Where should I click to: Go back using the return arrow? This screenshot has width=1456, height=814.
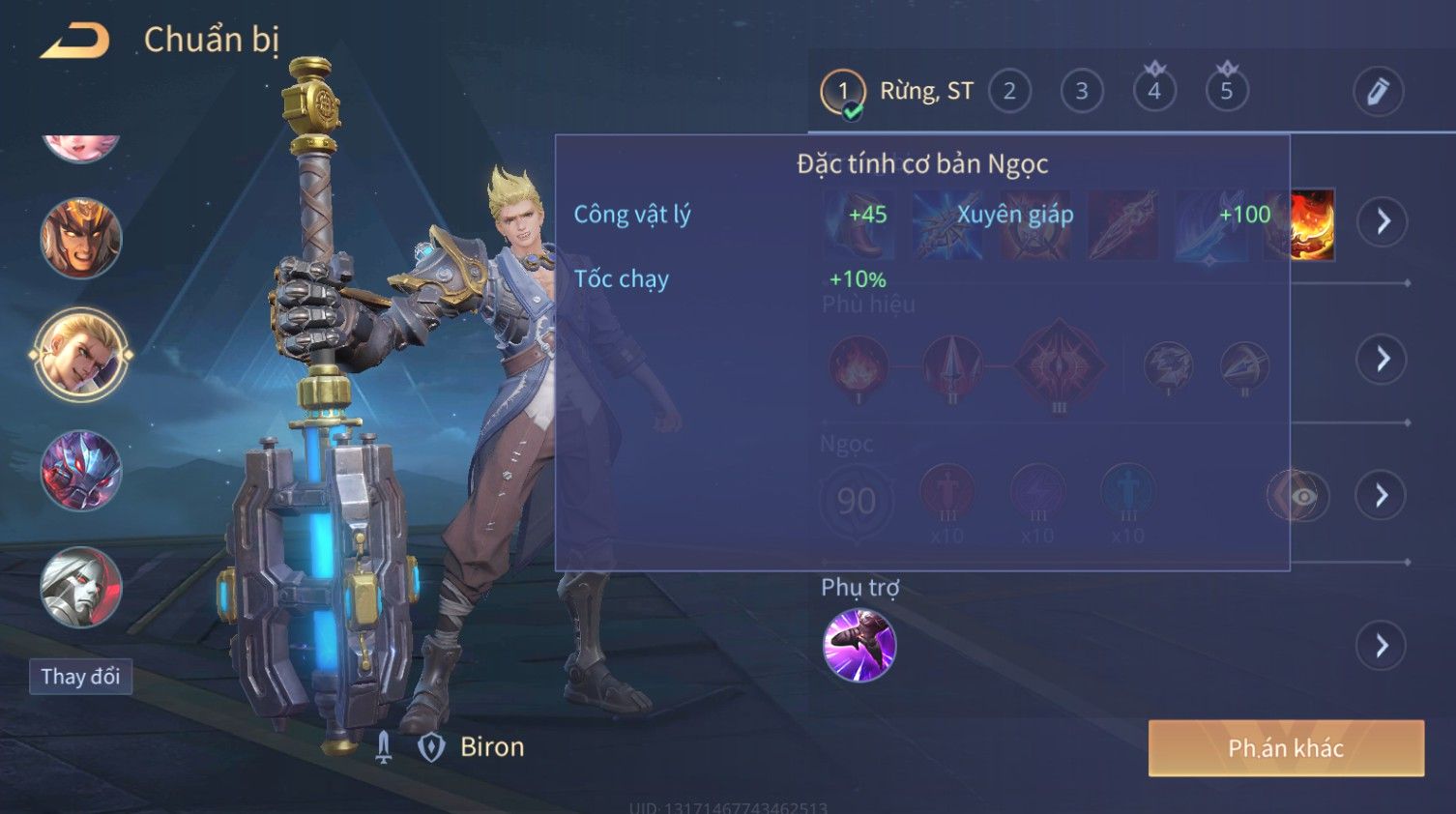pyautogui.click(x=75, y=41)
